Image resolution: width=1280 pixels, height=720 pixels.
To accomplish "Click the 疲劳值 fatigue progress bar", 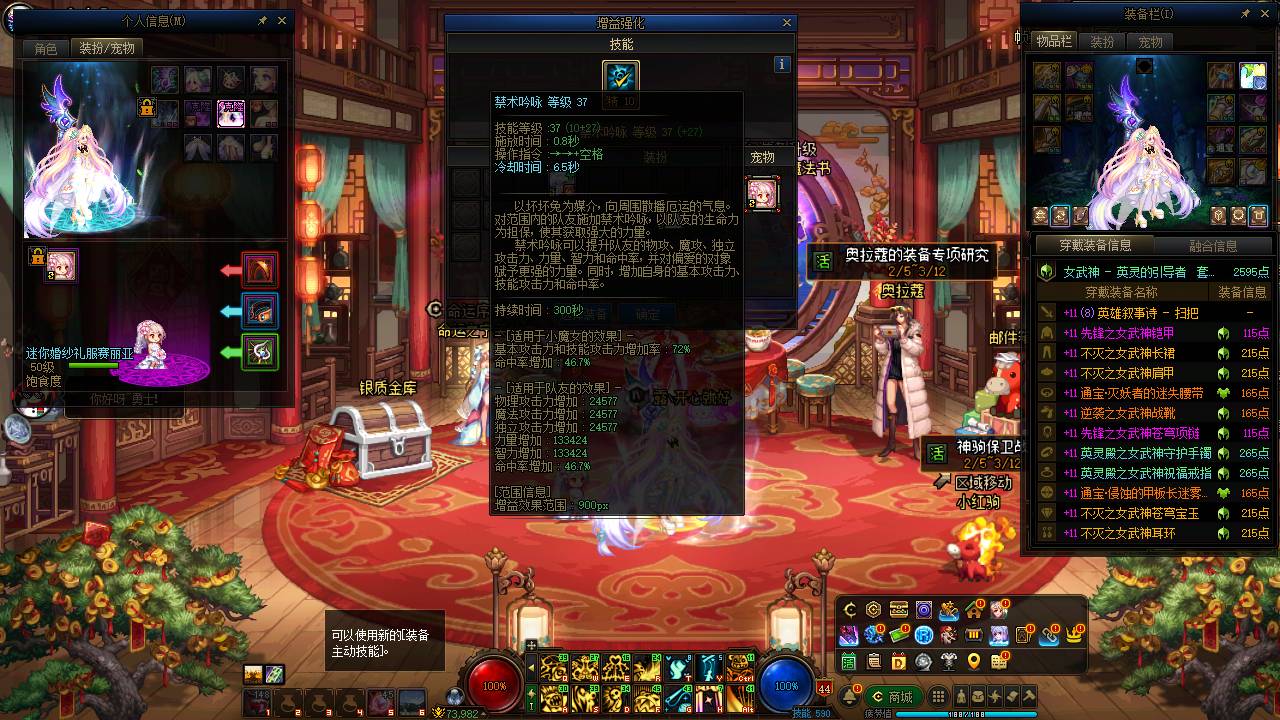I will (966, 712).
